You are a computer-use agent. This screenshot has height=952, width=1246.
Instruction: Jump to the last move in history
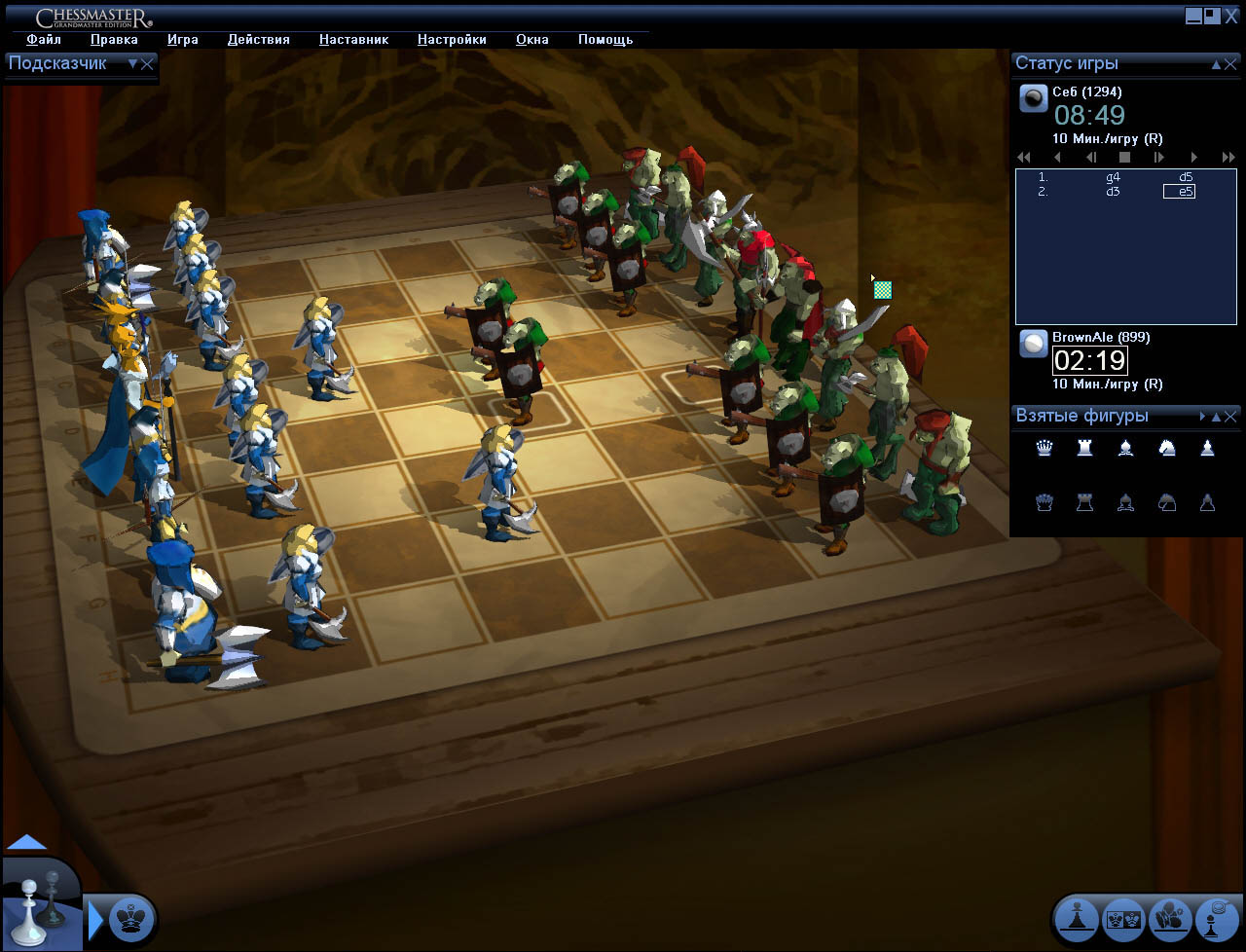[1228, 157]
